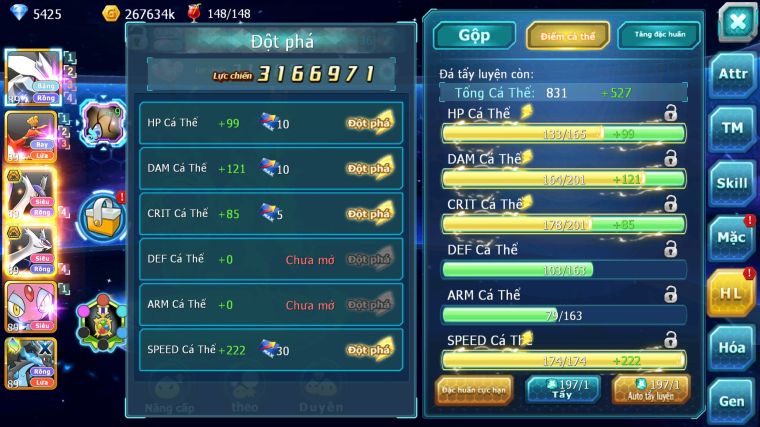Switch to the TM side tab

(733, 128)
